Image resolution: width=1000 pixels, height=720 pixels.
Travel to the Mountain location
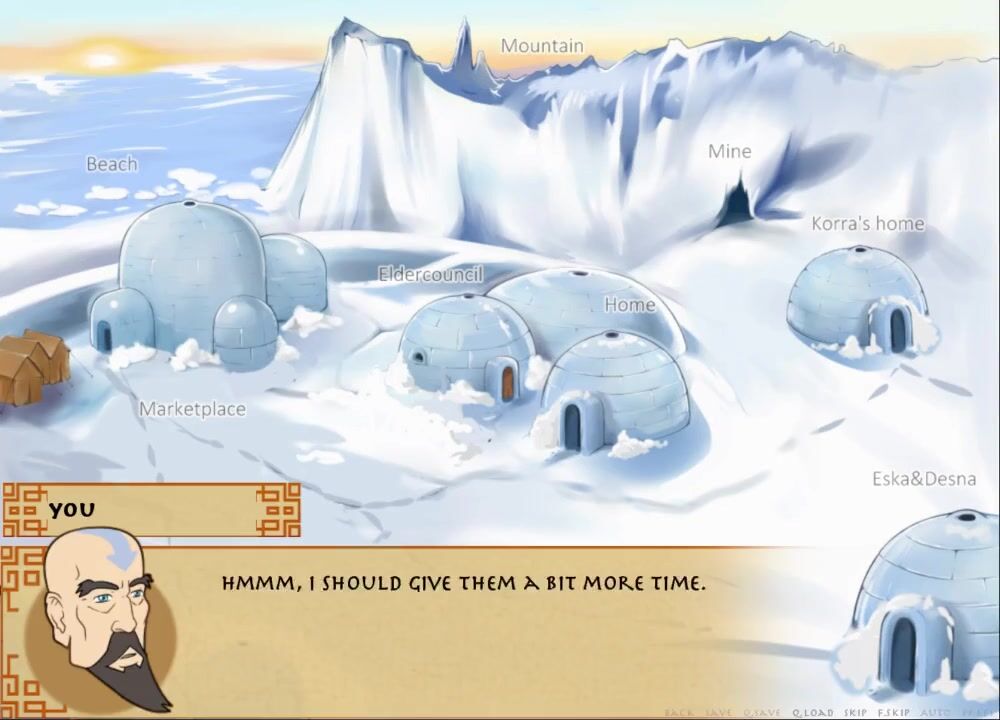tap(542, 46)
